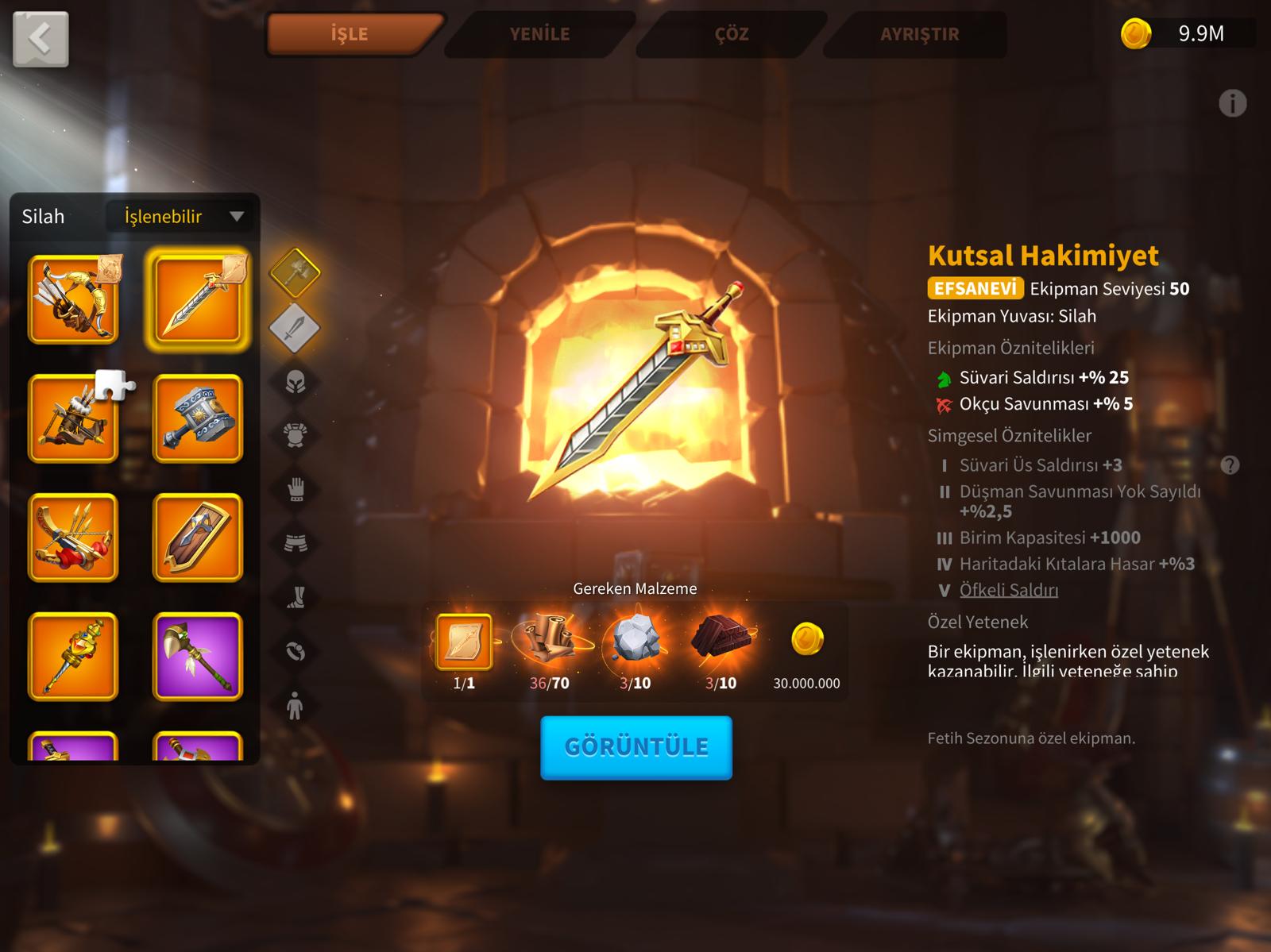
Task: Open the Simgesel Öznitelikler help icon
Action: click(x=1230, y=465)
